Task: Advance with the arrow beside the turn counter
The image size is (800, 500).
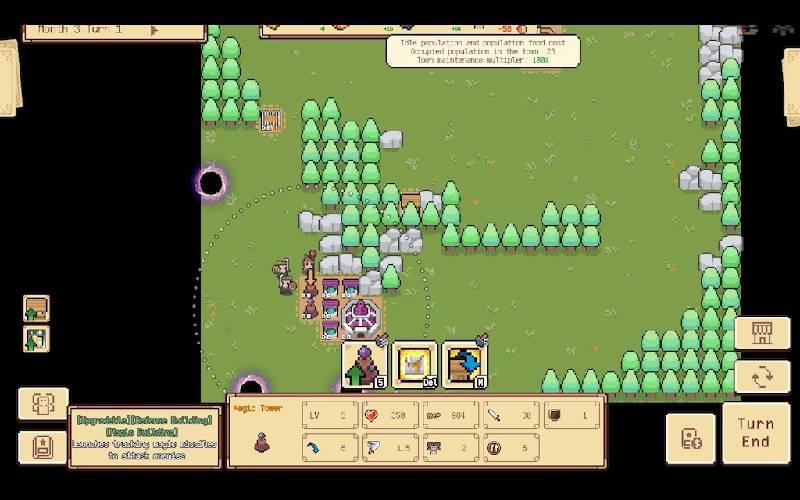Action: (154, 30)
